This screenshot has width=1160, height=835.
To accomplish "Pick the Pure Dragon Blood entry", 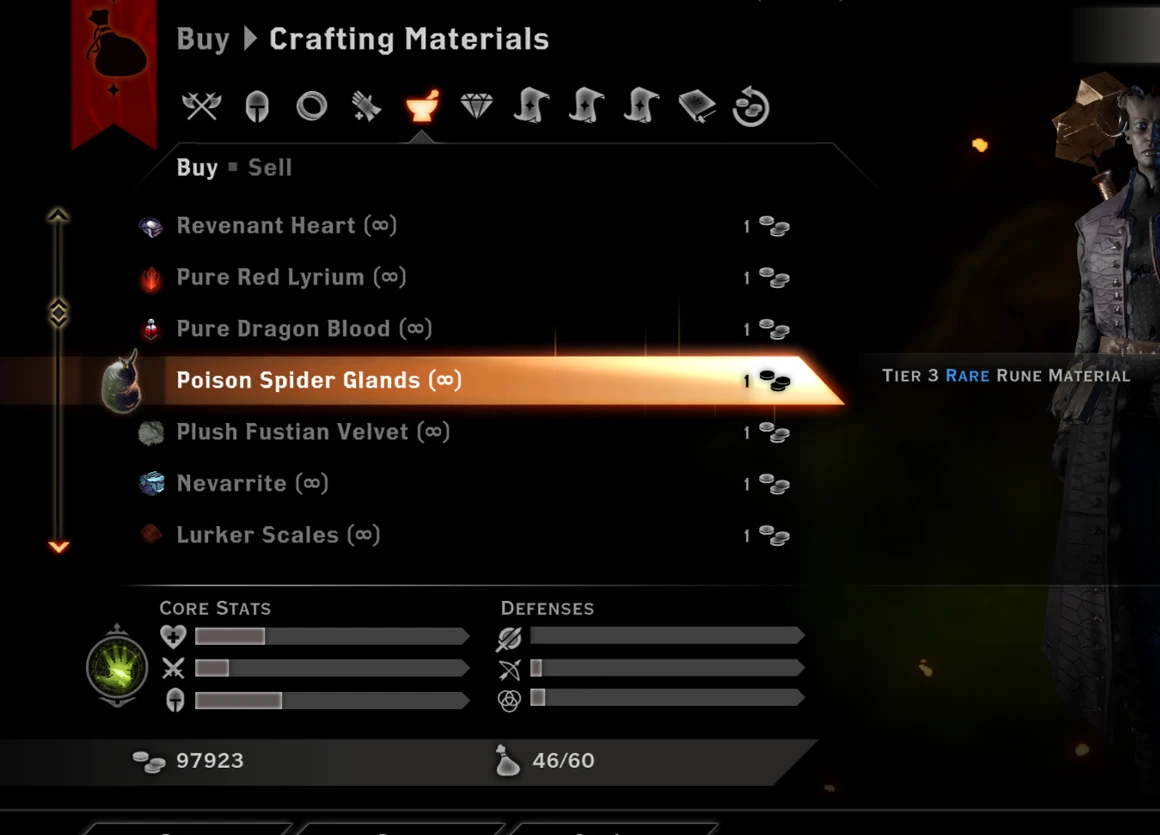I will click(304, 329).
